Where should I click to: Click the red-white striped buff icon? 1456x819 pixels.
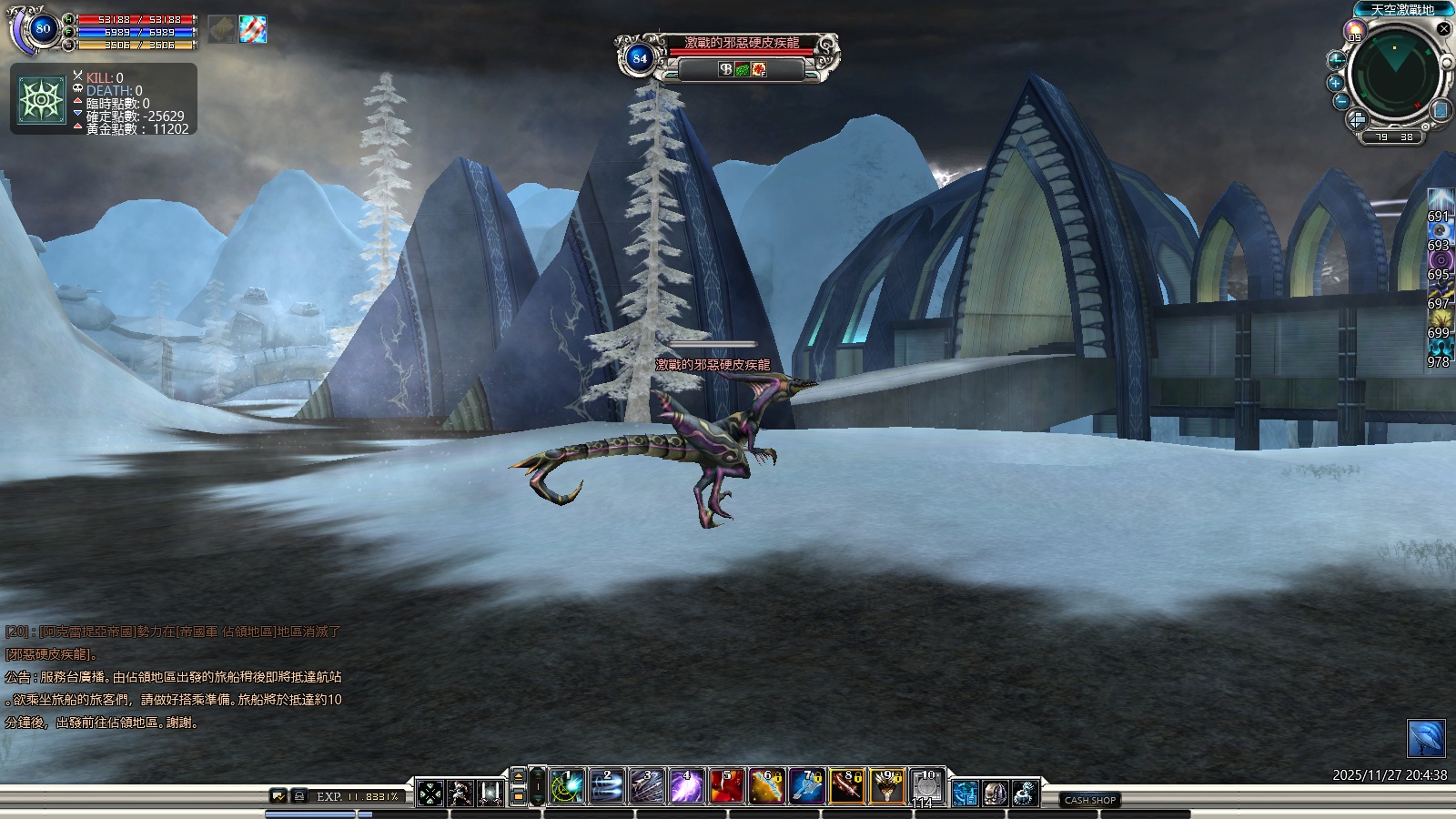pyautogui.click(x=253, y=29)
